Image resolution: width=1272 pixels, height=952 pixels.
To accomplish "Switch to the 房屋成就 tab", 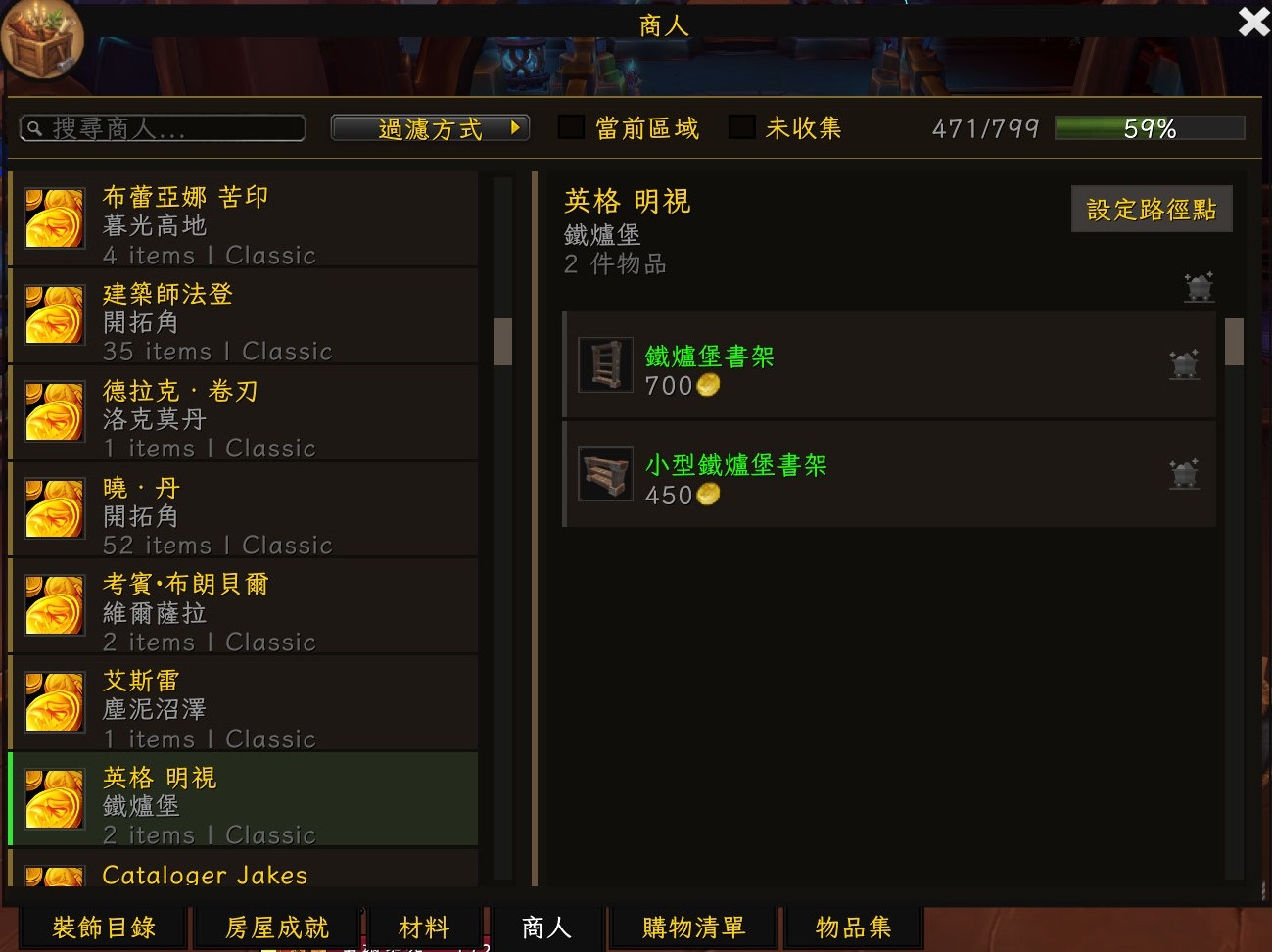I will point(277,928).
